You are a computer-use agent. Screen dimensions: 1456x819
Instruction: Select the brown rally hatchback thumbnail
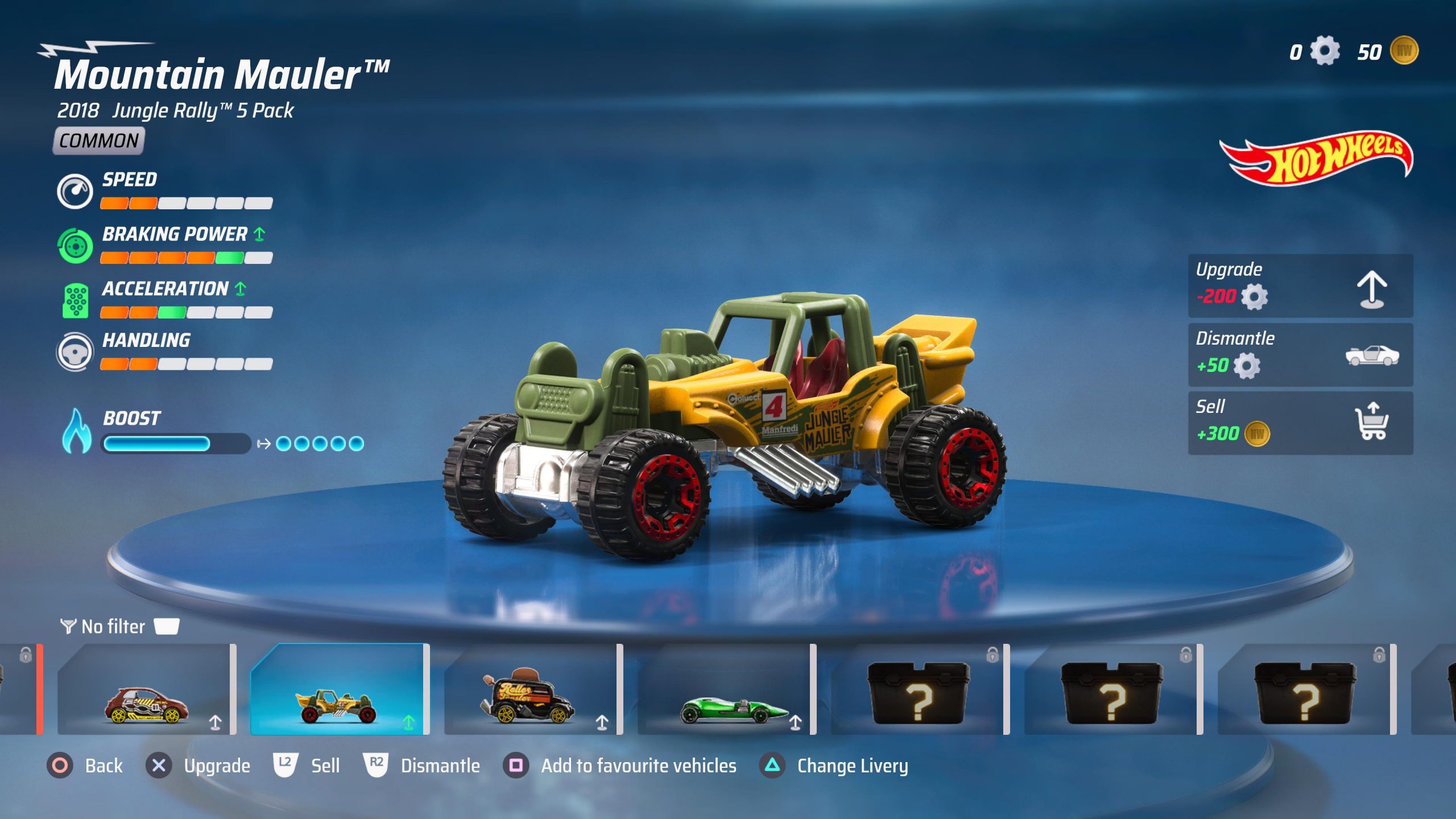pyautogui.click(x=146, y=689)
